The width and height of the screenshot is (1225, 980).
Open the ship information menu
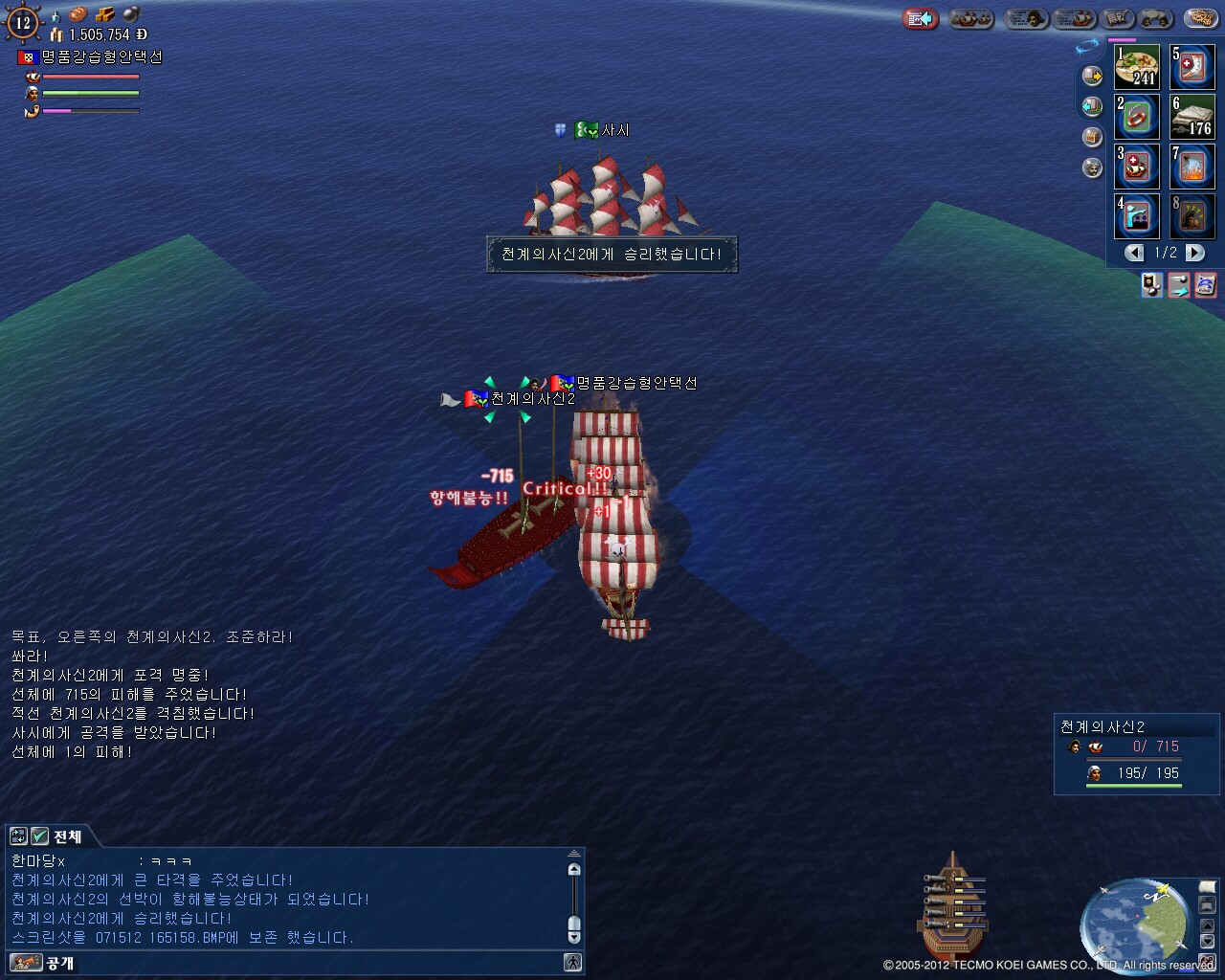tap(1076, 18)
